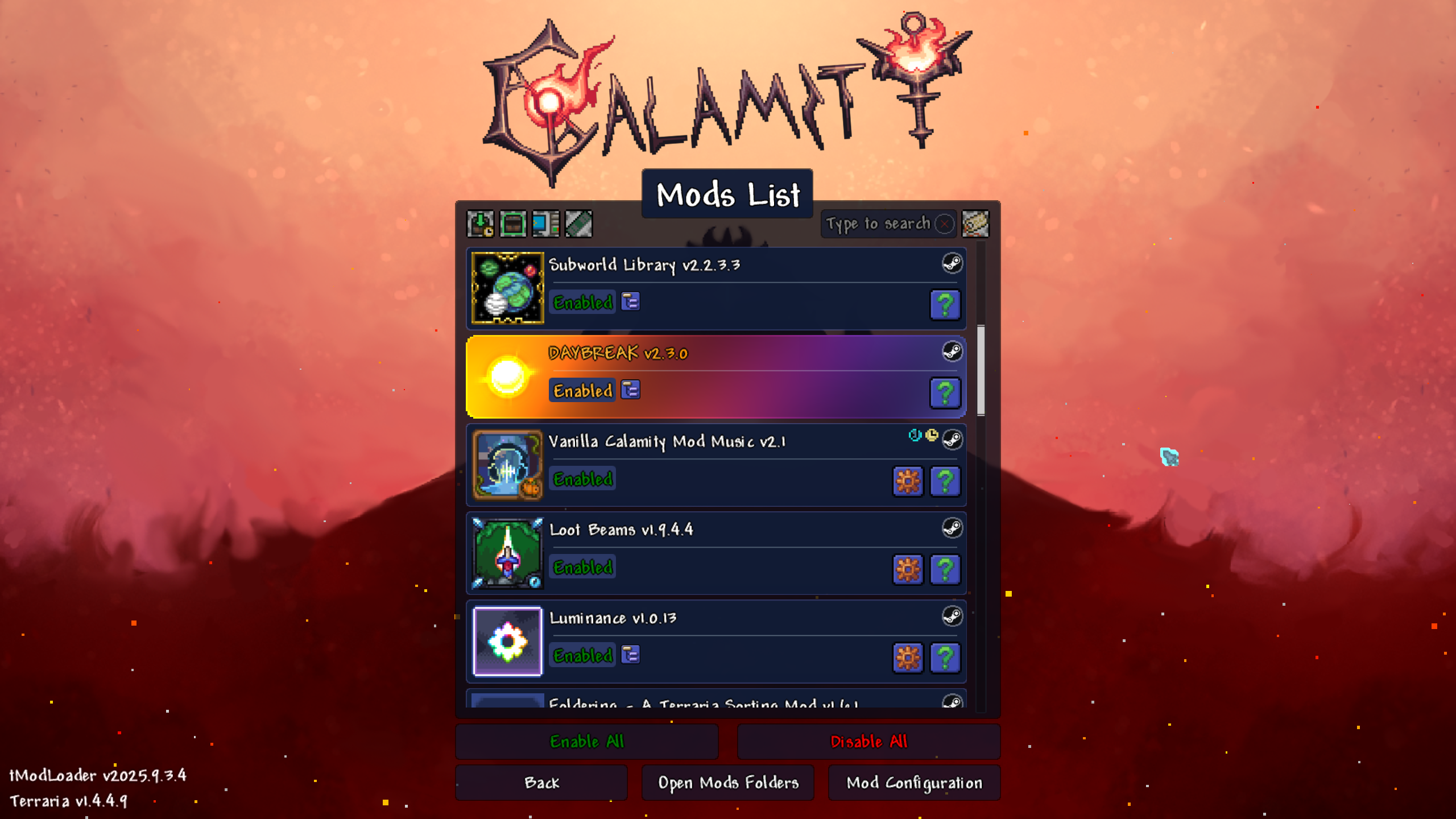The height and width of the screenshot is (819, 1456).
Task: Expand Luminance's dependency list
Action: (x=630, y=655)
